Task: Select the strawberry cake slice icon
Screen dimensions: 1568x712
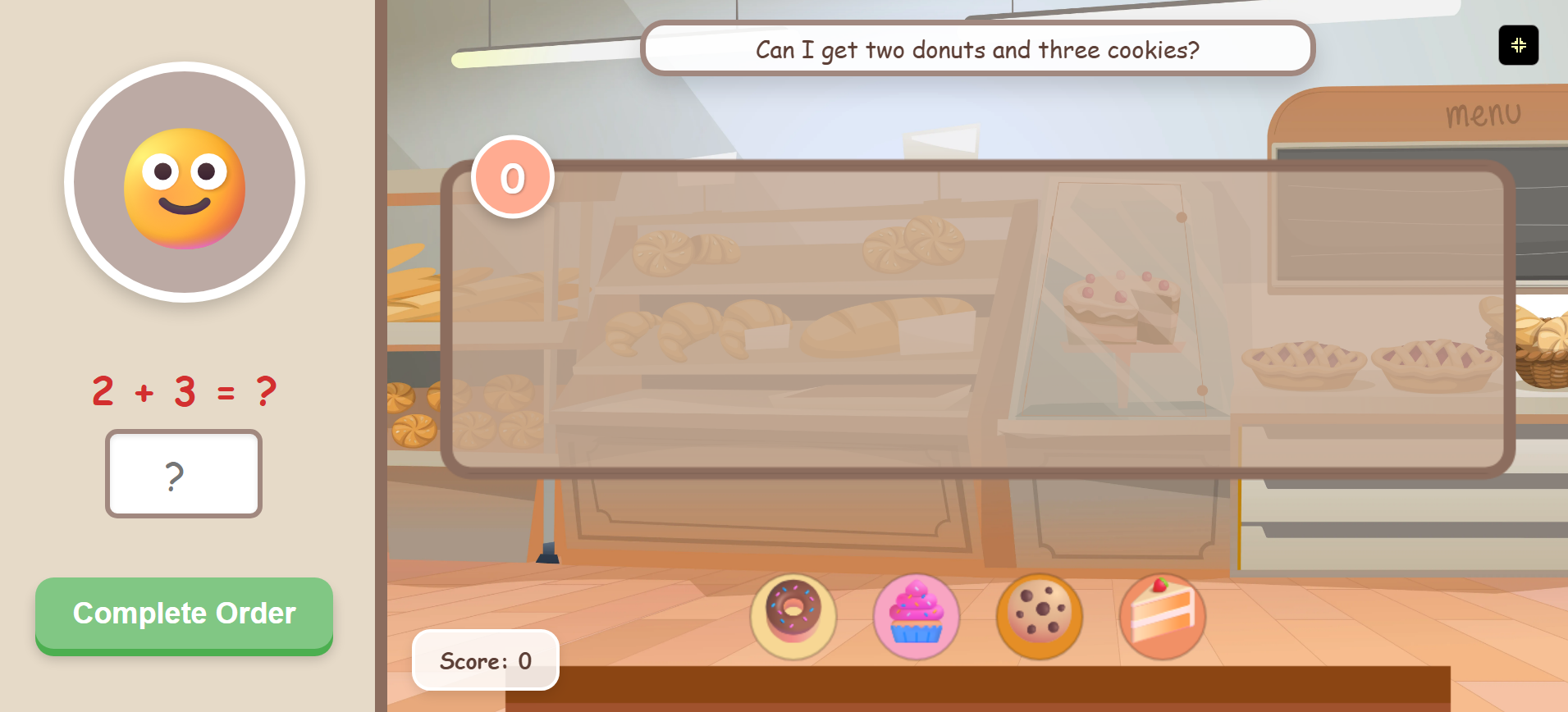Action: coord(1161,616)
